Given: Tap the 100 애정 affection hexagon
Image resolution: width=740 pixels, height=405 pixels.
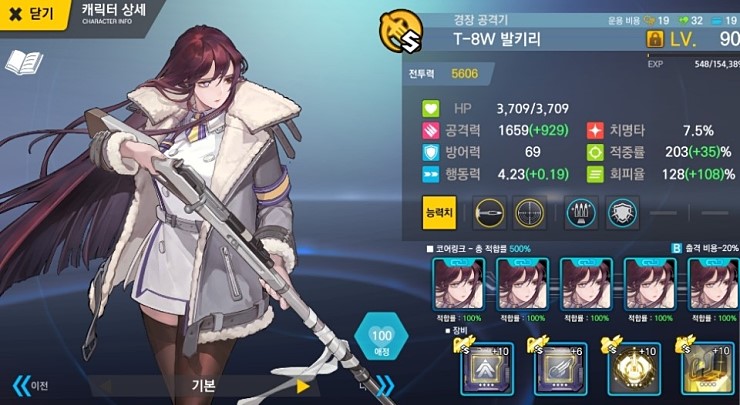Looking at the screenshot, I should coord(380,340).
